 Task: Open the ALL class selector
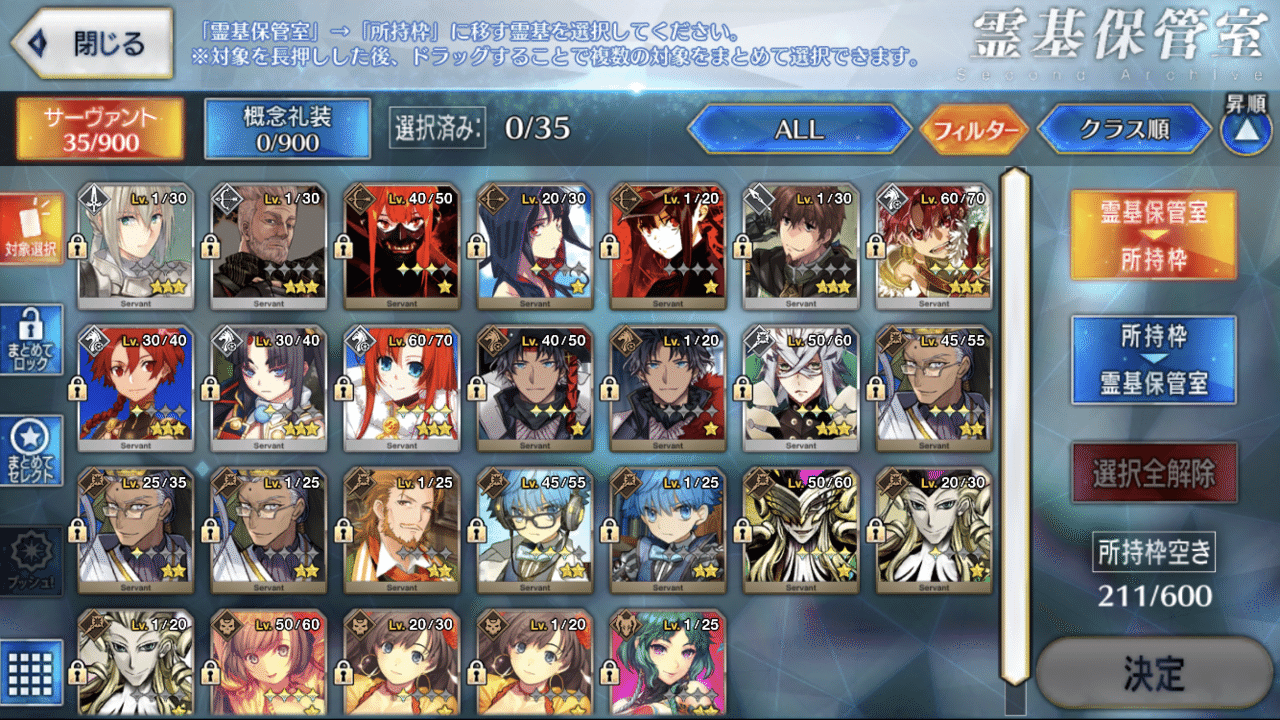[x=799, y=130]
